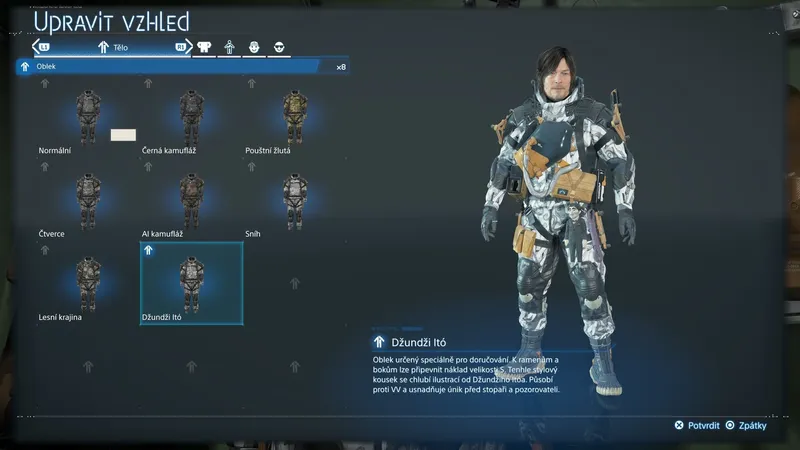Viewport: 800px width, 450px height.
Task: Switch to the hat face icon tab
Action: click(x=254, y=47)
